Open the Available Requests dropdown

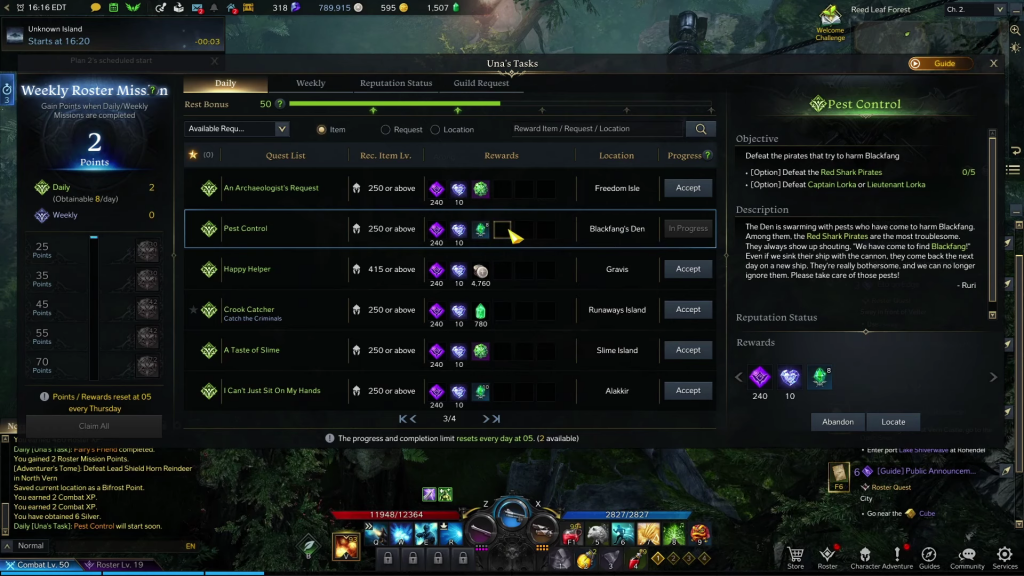237,129
